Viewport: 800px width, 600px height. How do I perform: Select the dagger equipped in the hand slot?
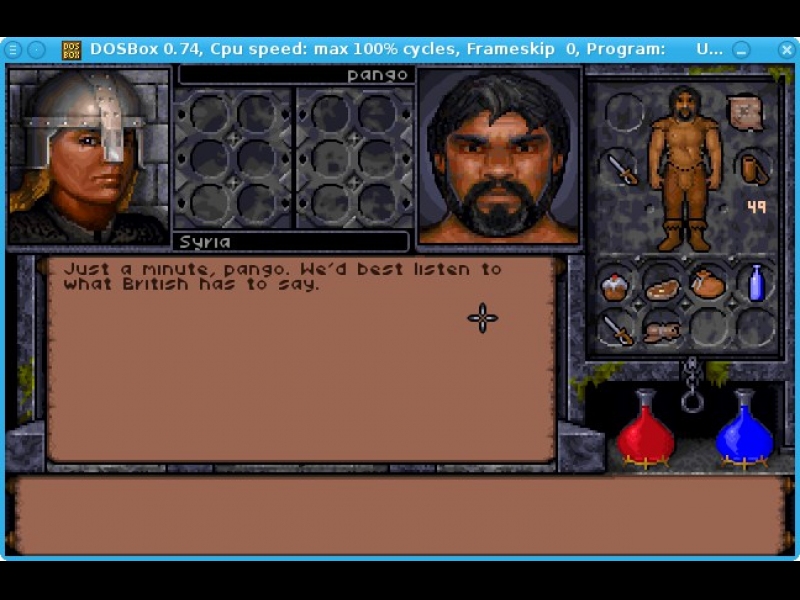click(622, 168)
